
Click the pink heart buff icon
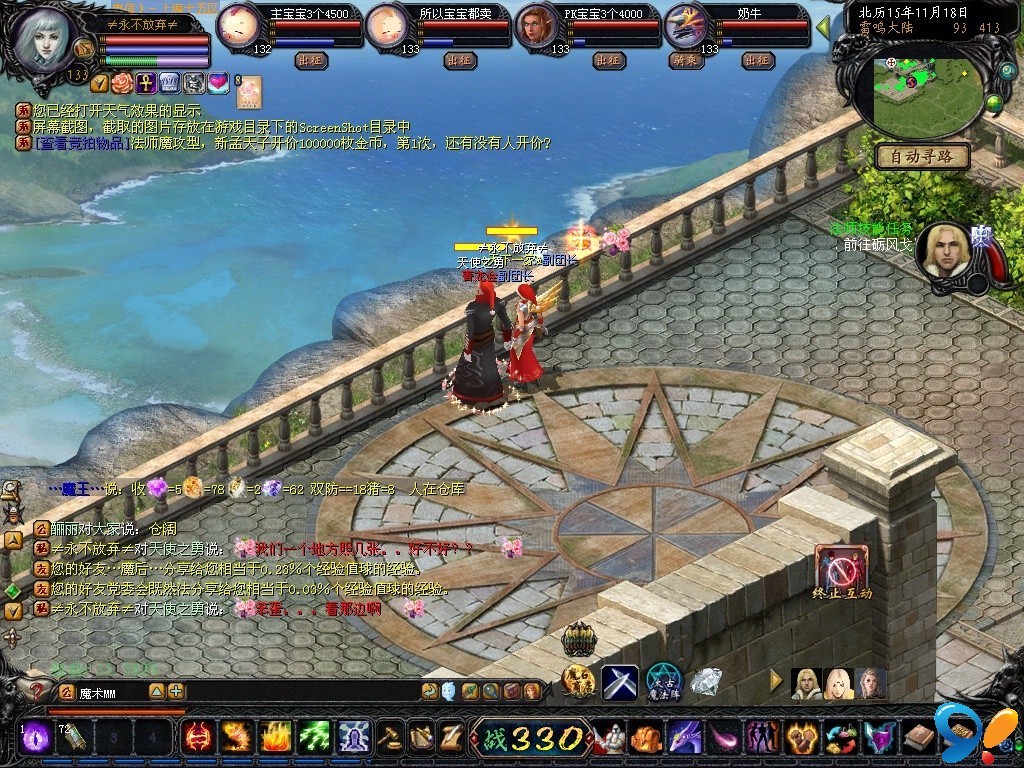point(217,82)
